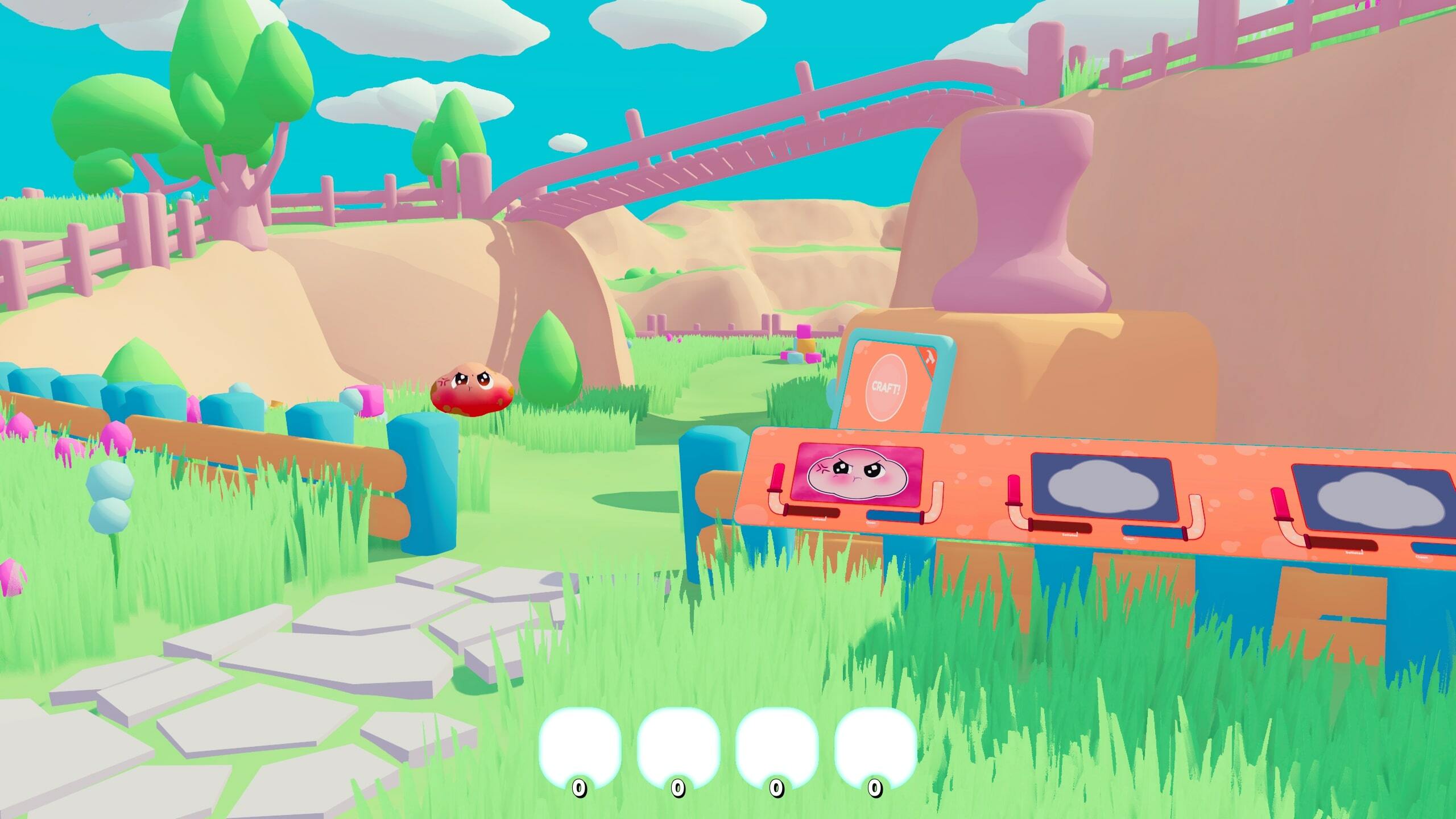Pull the white lever right of pet portrait
This screenshot has width=1456, height=819.
937,494
